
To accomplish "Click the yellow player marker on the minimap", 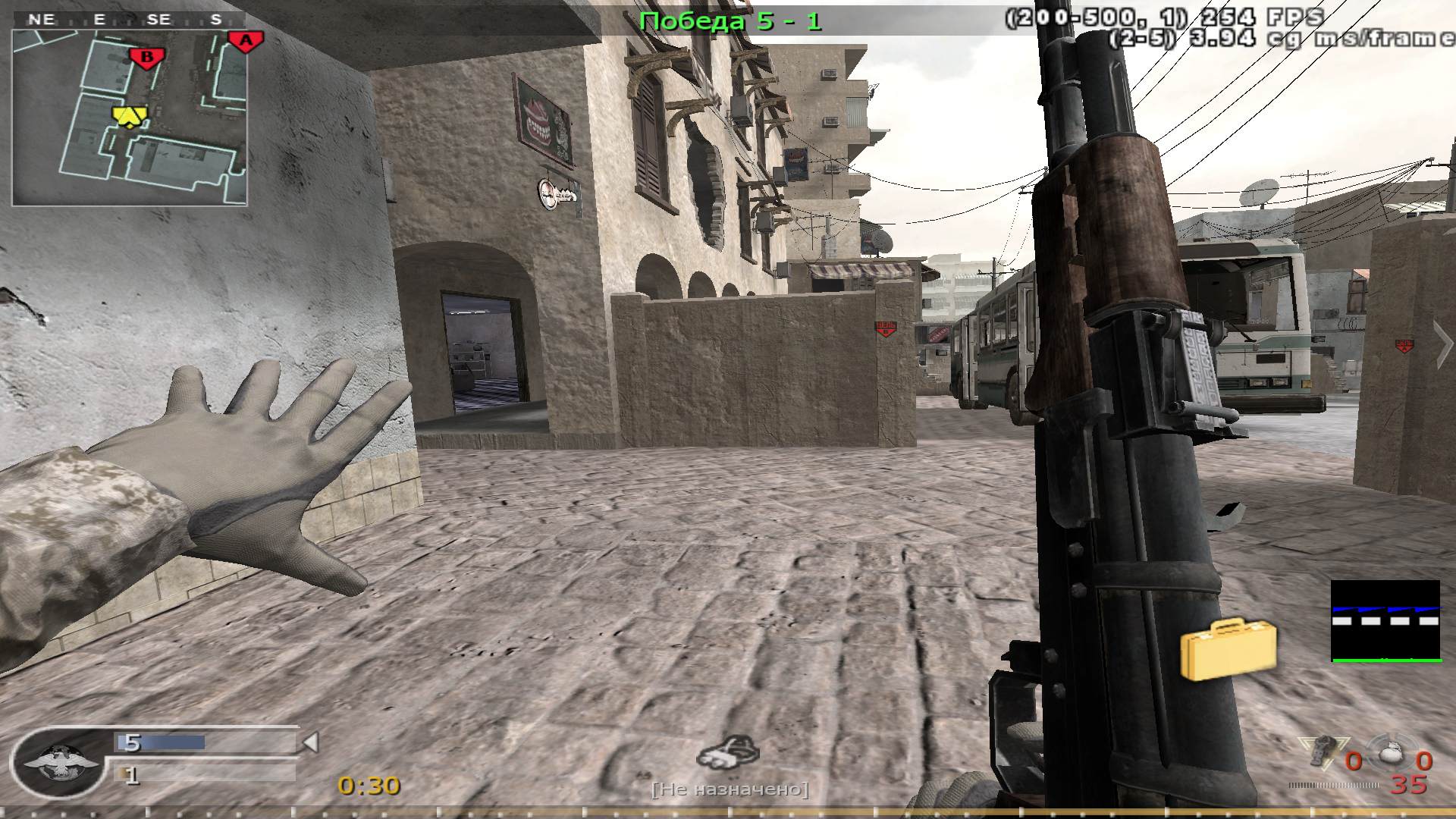I will point(127,115).
